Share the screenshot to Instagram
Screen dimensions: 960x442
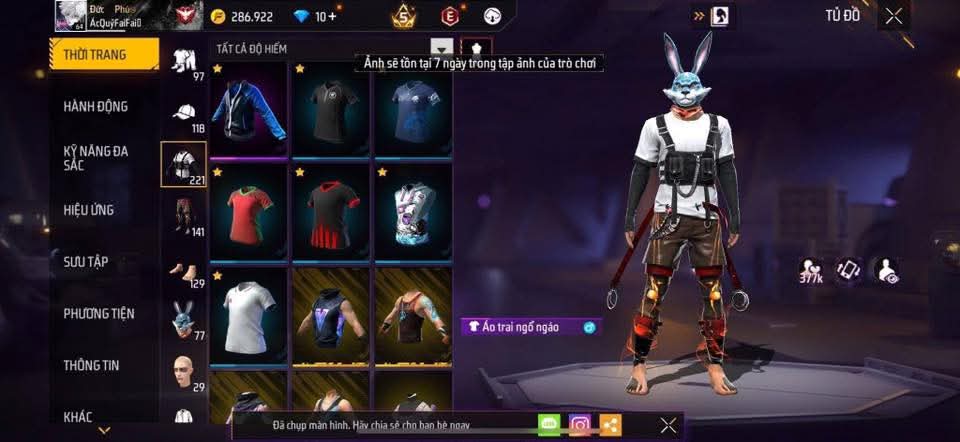point(579,425)
